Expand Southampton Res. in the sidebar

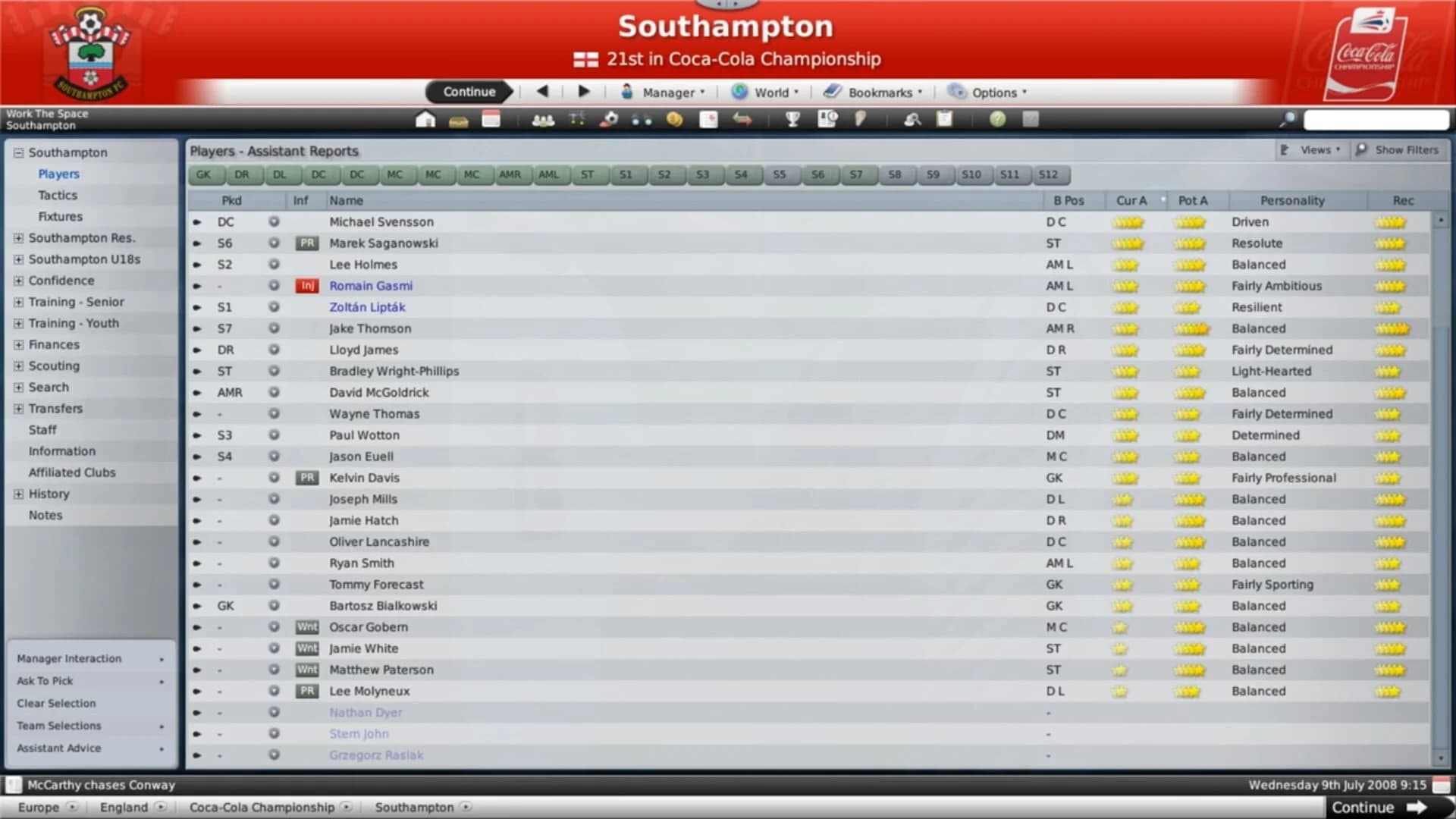coord(18,237)
